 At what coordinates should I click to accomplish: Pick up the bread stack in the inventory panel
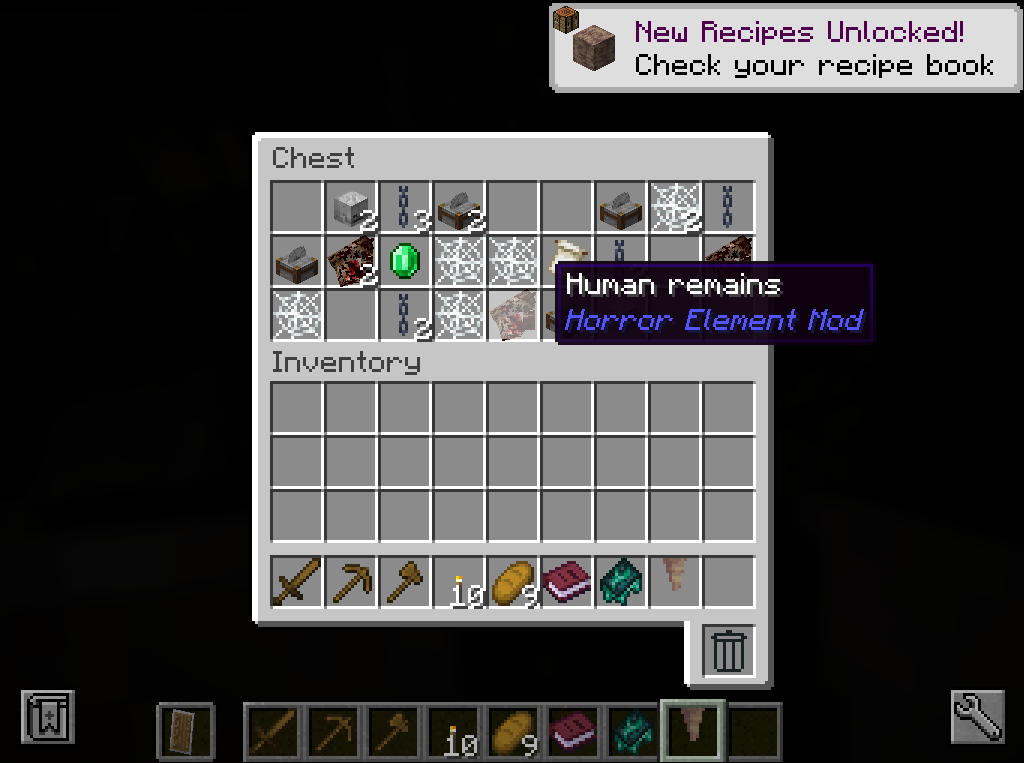(x=513, y=582)
